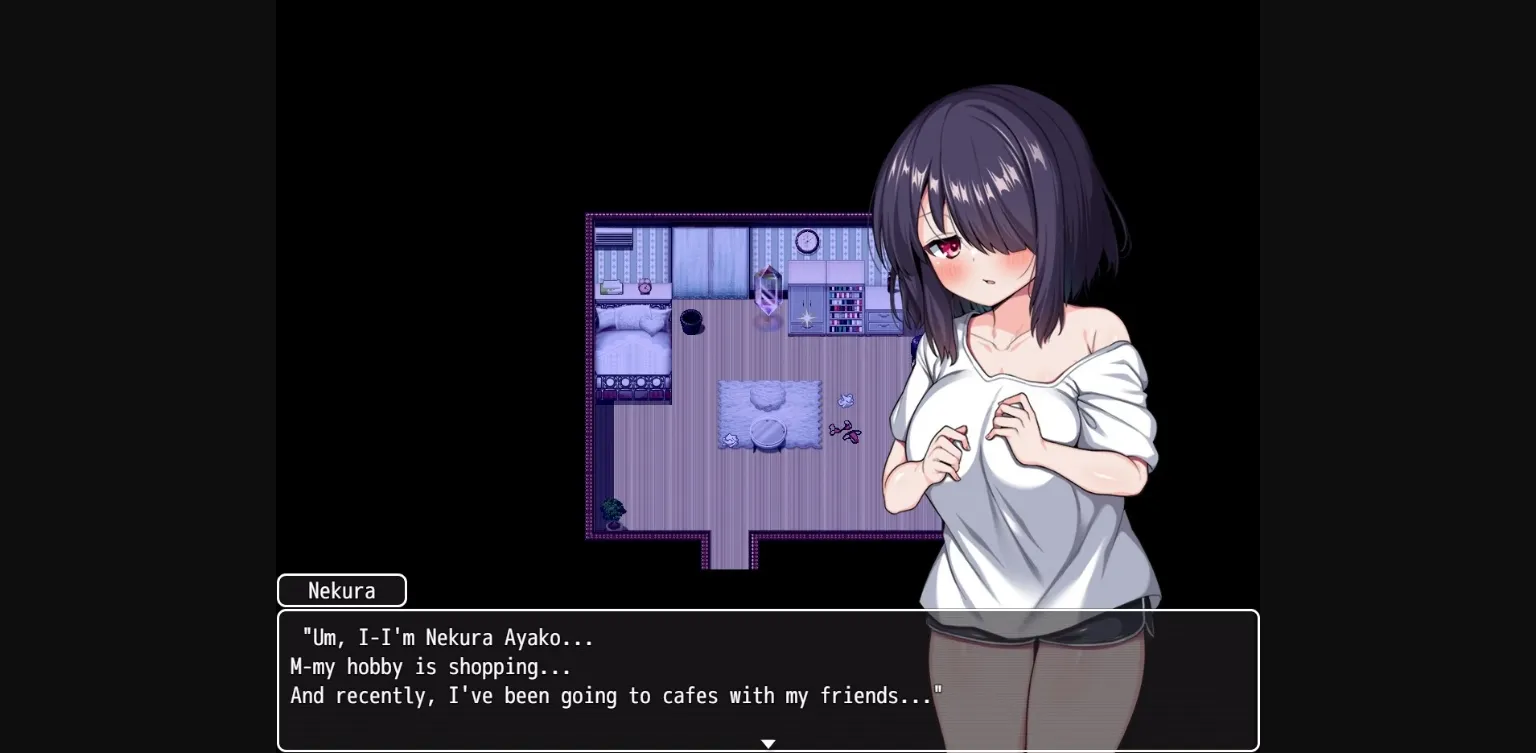Click the continue arrow below the dialogue text
Screen dimensions: 1536x753
coord(768,744)
